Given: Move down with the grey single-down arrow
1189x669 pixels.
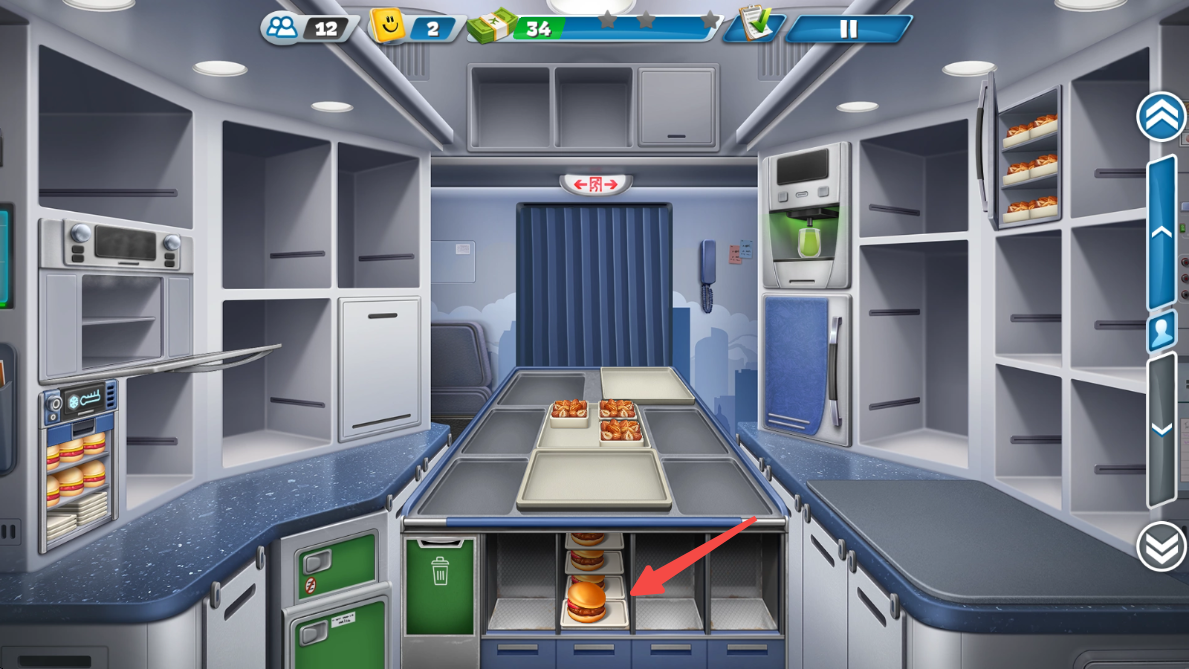Looking at the screenshot, I should tap(1161, 428).
